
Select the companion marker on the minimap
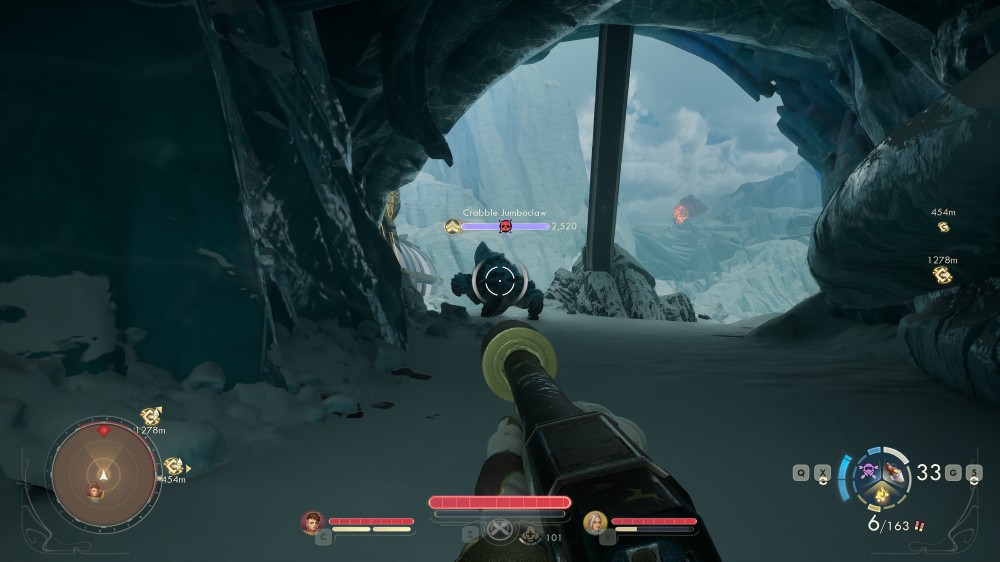pos(96,490)
